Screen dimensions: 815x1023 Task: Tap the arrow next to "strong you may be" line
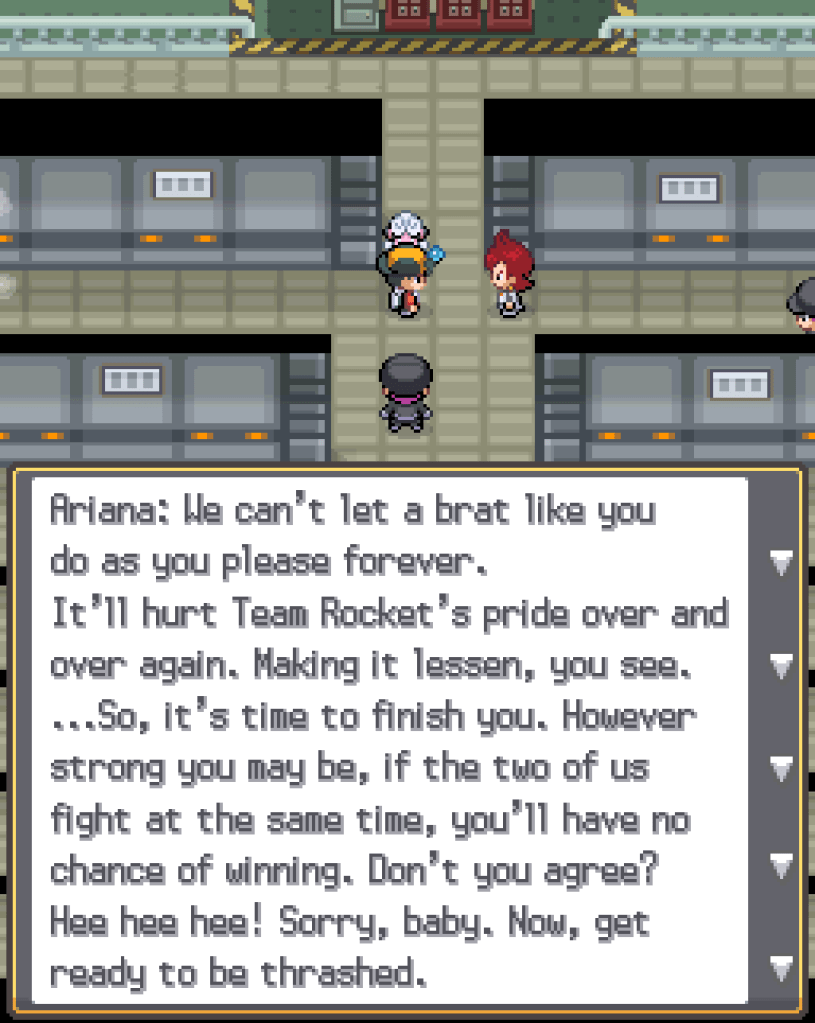tap(782, 767)
